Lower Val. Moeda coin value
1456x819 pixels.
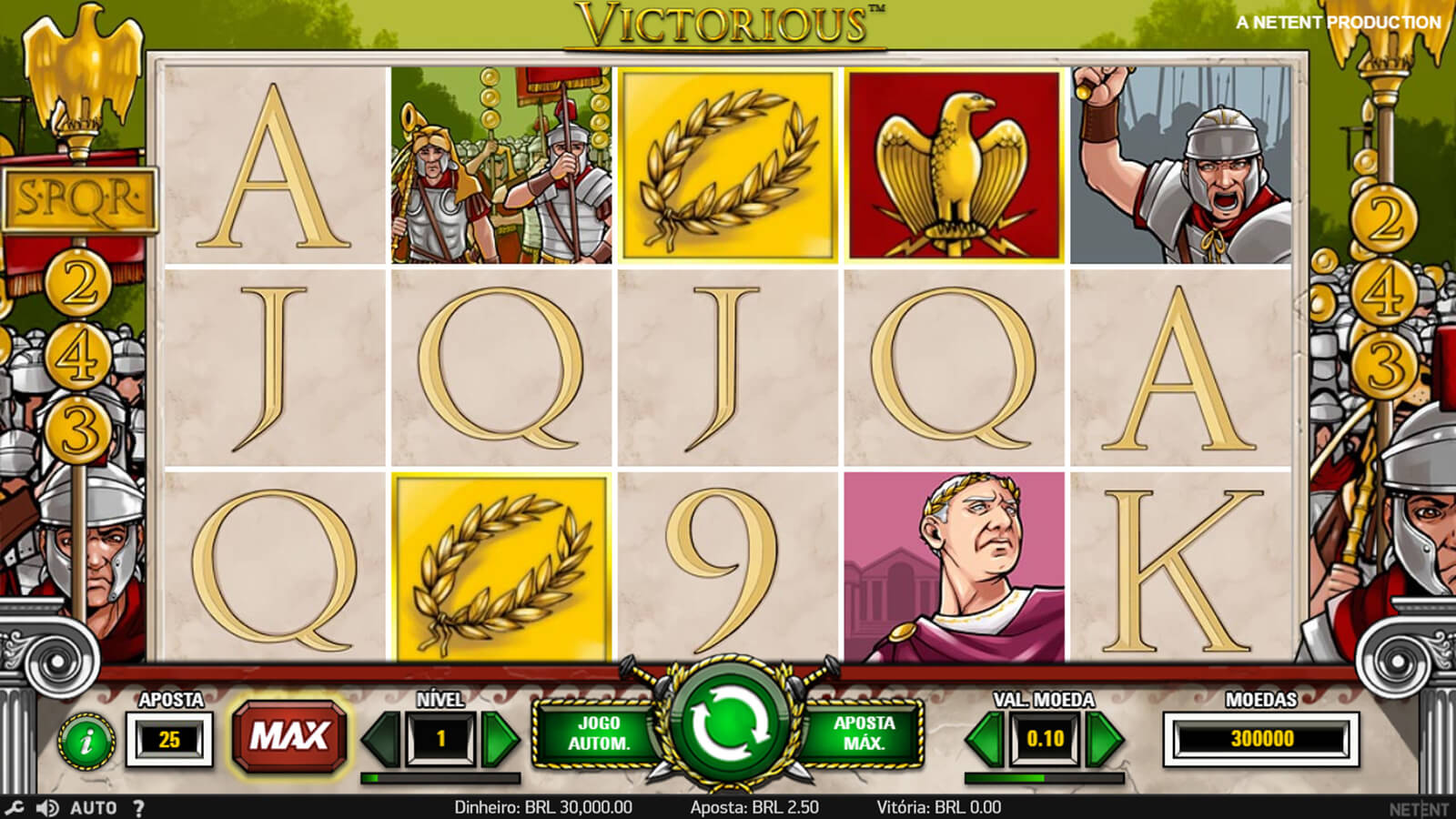click(x=985, y=739)
